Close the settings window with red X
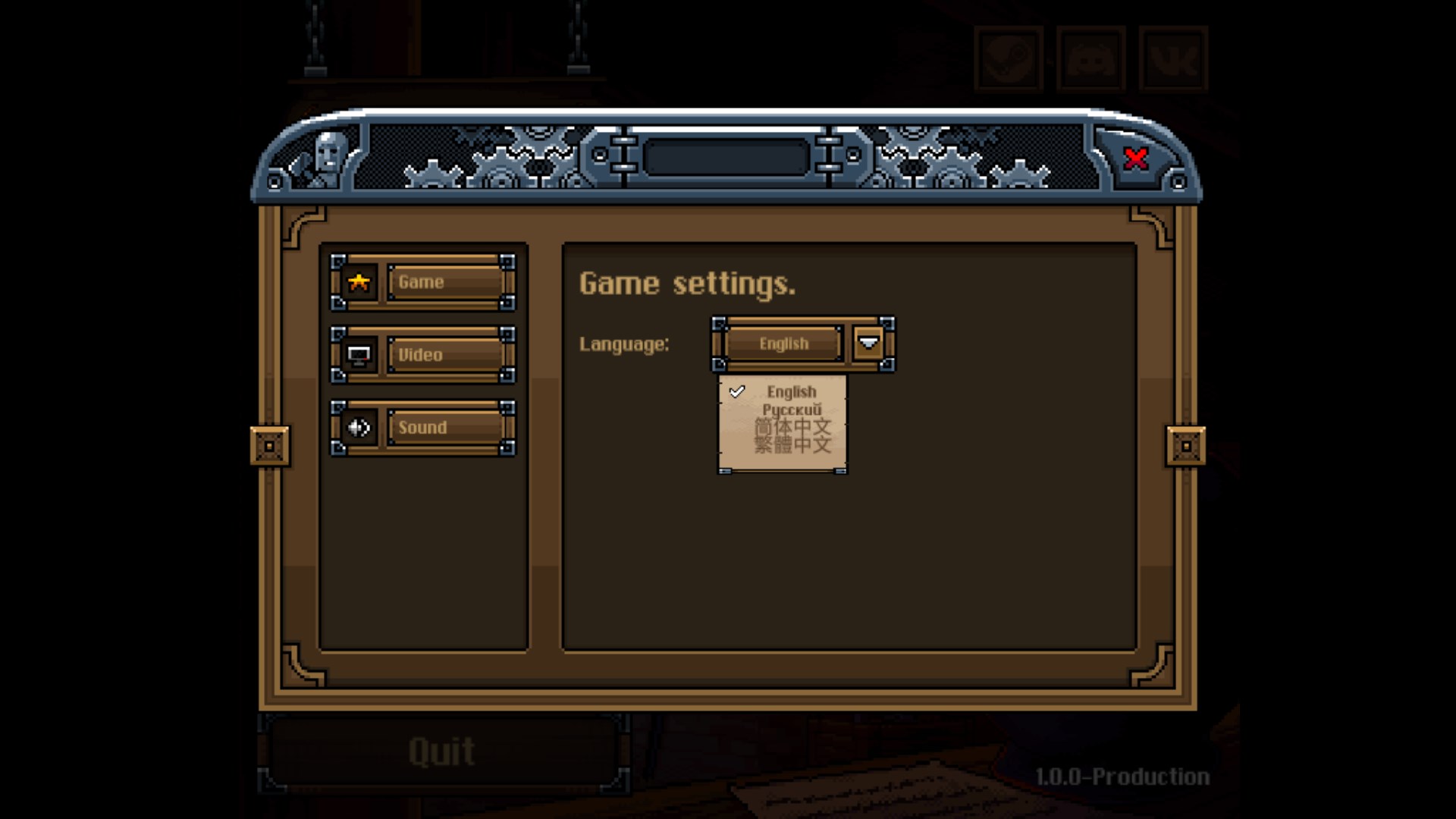This screenshot has width=1456, height=819. (x=1135, y=158)
